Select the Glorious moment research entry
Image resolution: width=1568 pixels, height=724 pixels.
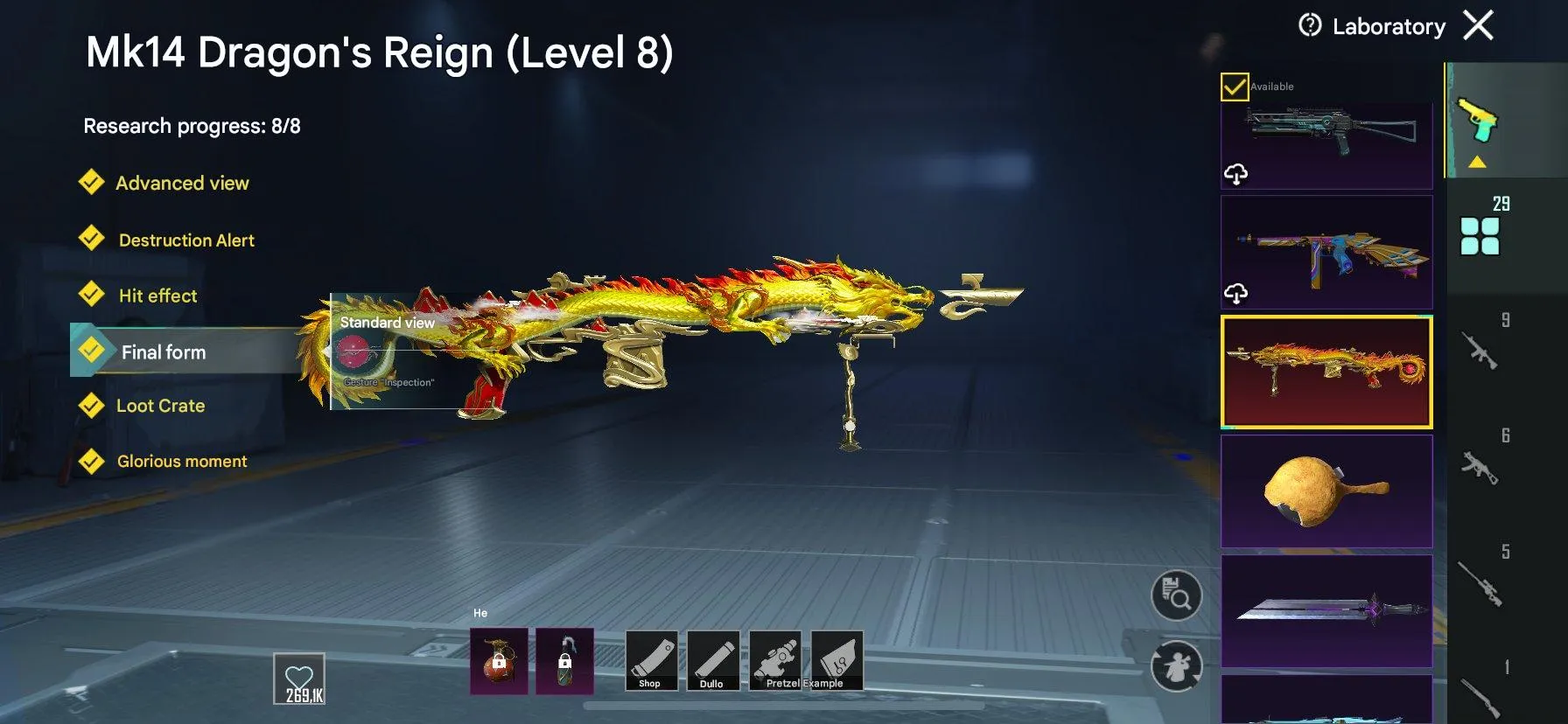(93, 461)
